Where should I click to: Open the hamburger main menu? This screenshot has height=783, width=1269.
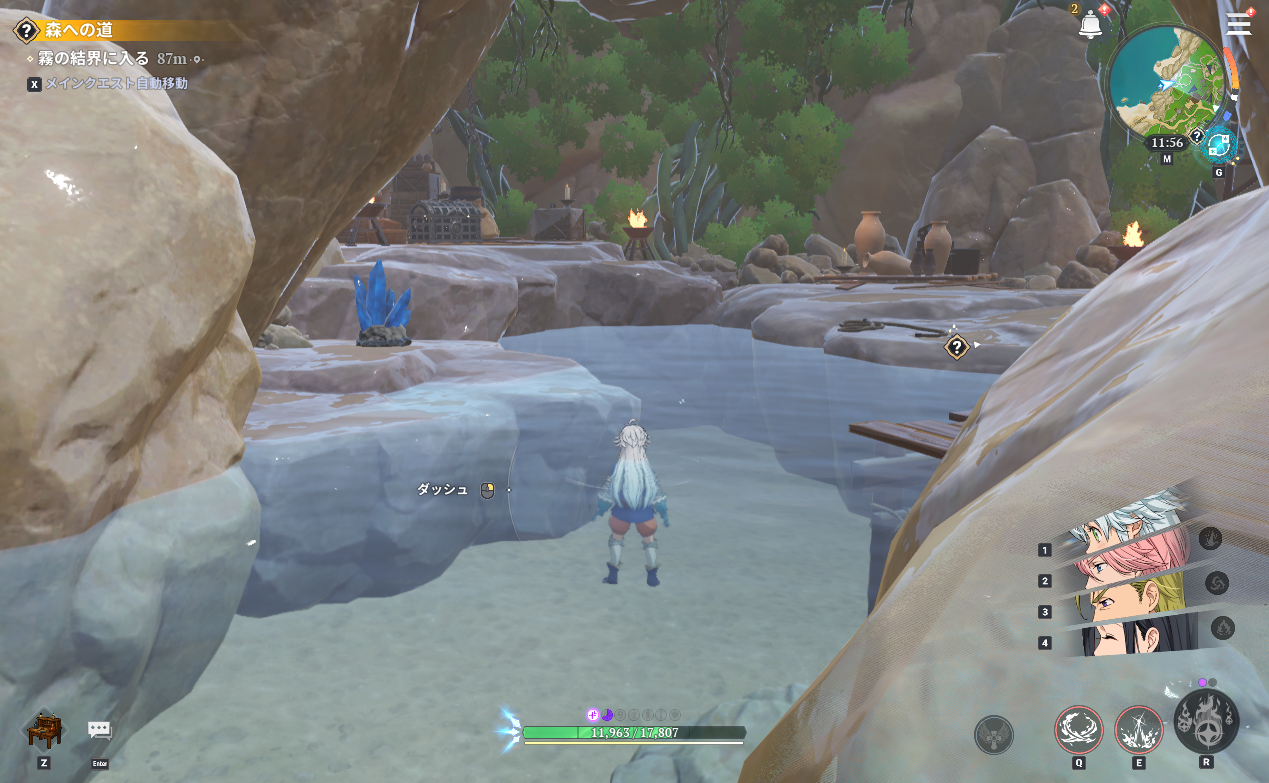(x=1238, y=24)
